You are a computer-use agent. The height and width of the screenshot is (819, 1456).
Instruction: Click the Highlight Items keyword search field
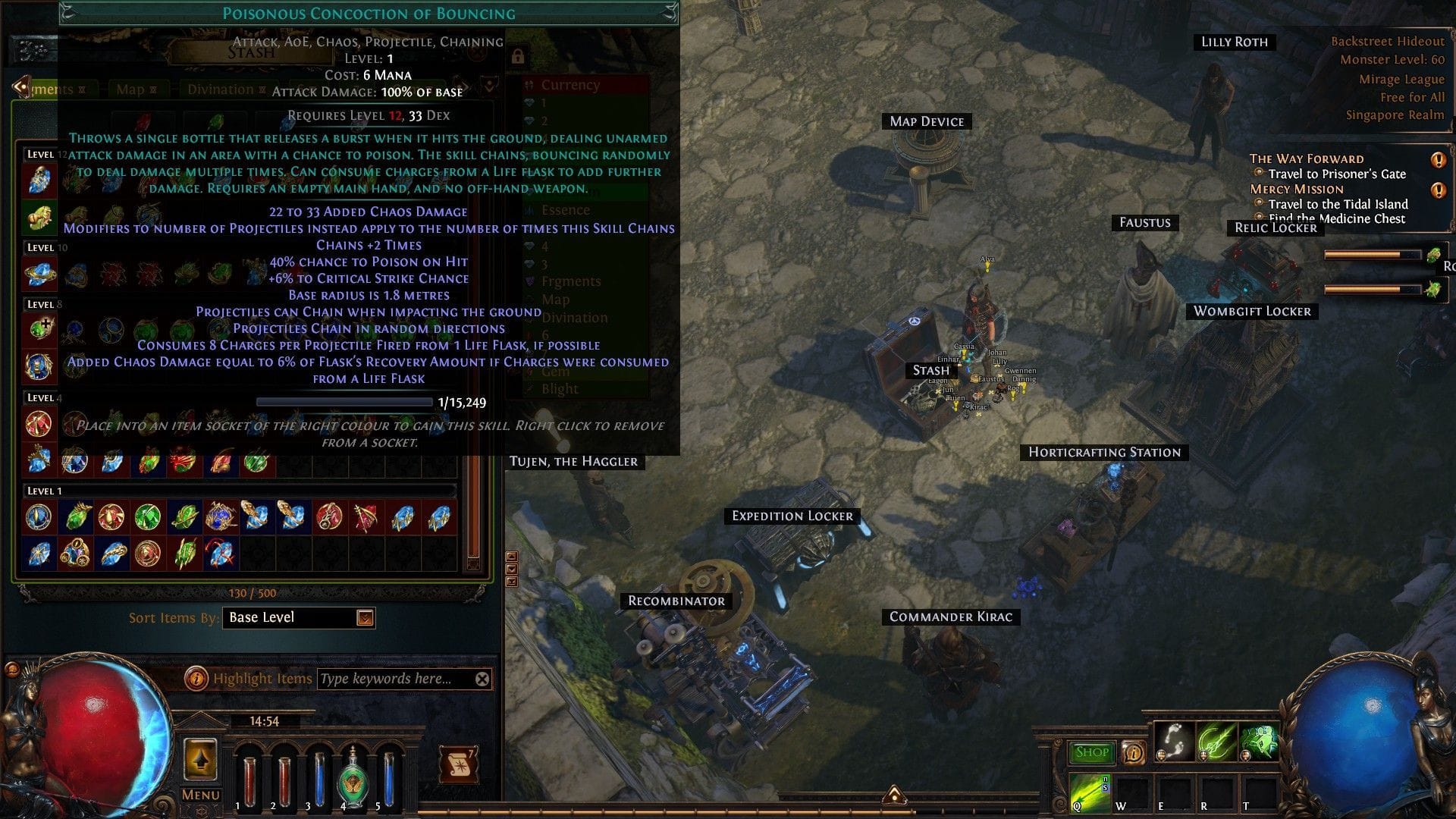click(x=394, y=679)
